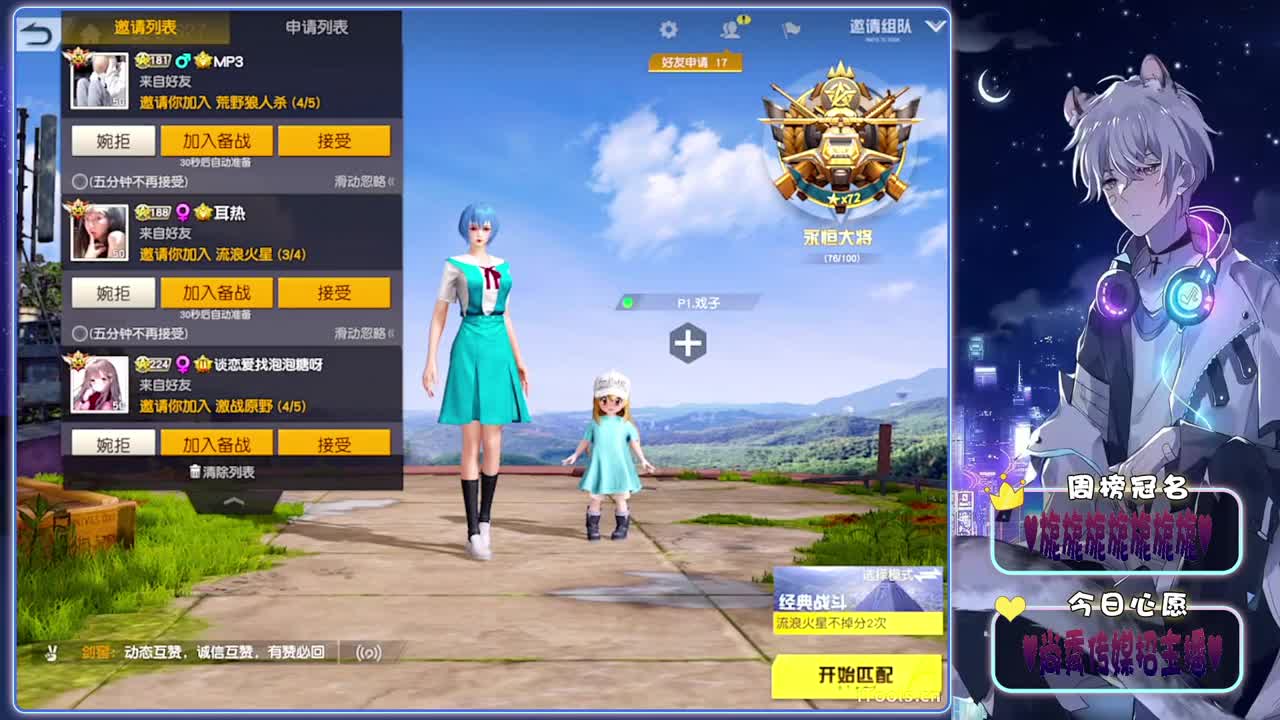Screen dimensions: 1280x720
Task: Click the back arrow in top left corner
Action: click(x=36, y=32)
